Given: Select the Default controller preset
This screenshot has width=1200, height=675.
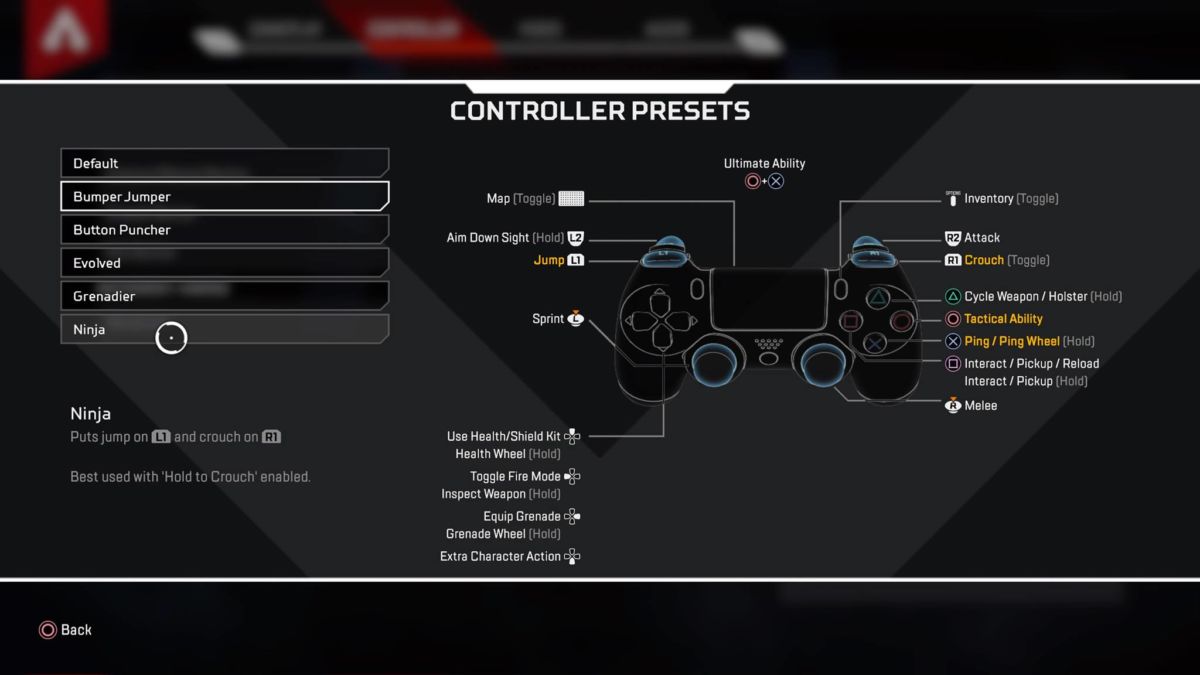Looking at the screenshot, I should coord(224,163).
